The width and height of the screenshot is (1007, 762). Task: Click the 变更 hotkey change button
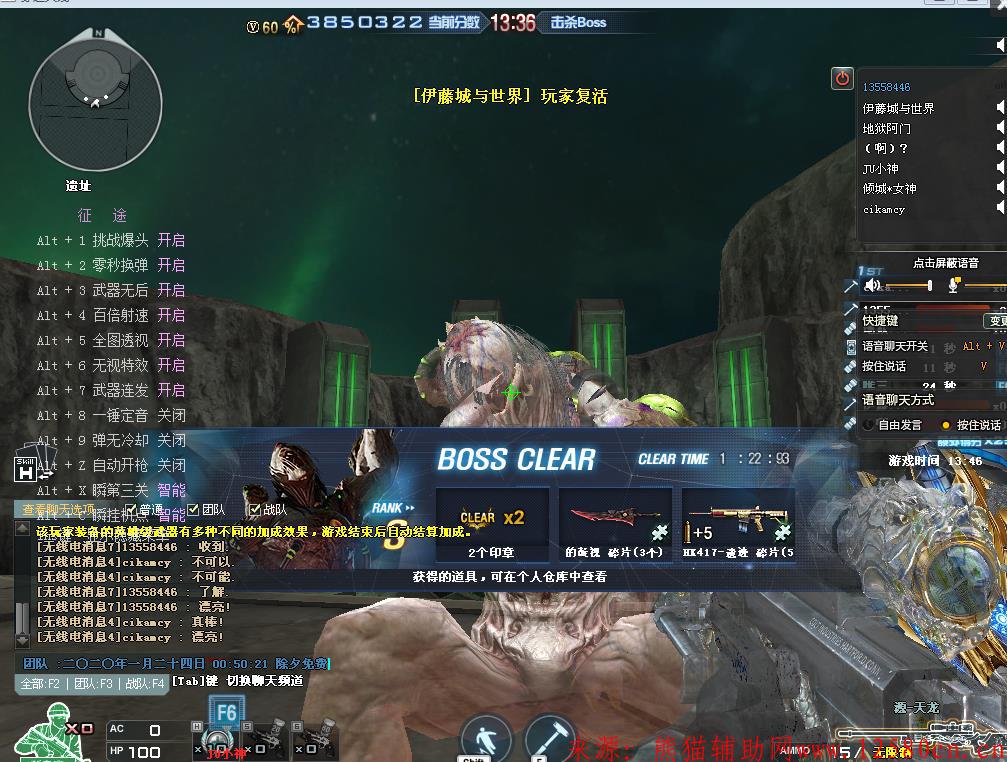tap(996, 321)
